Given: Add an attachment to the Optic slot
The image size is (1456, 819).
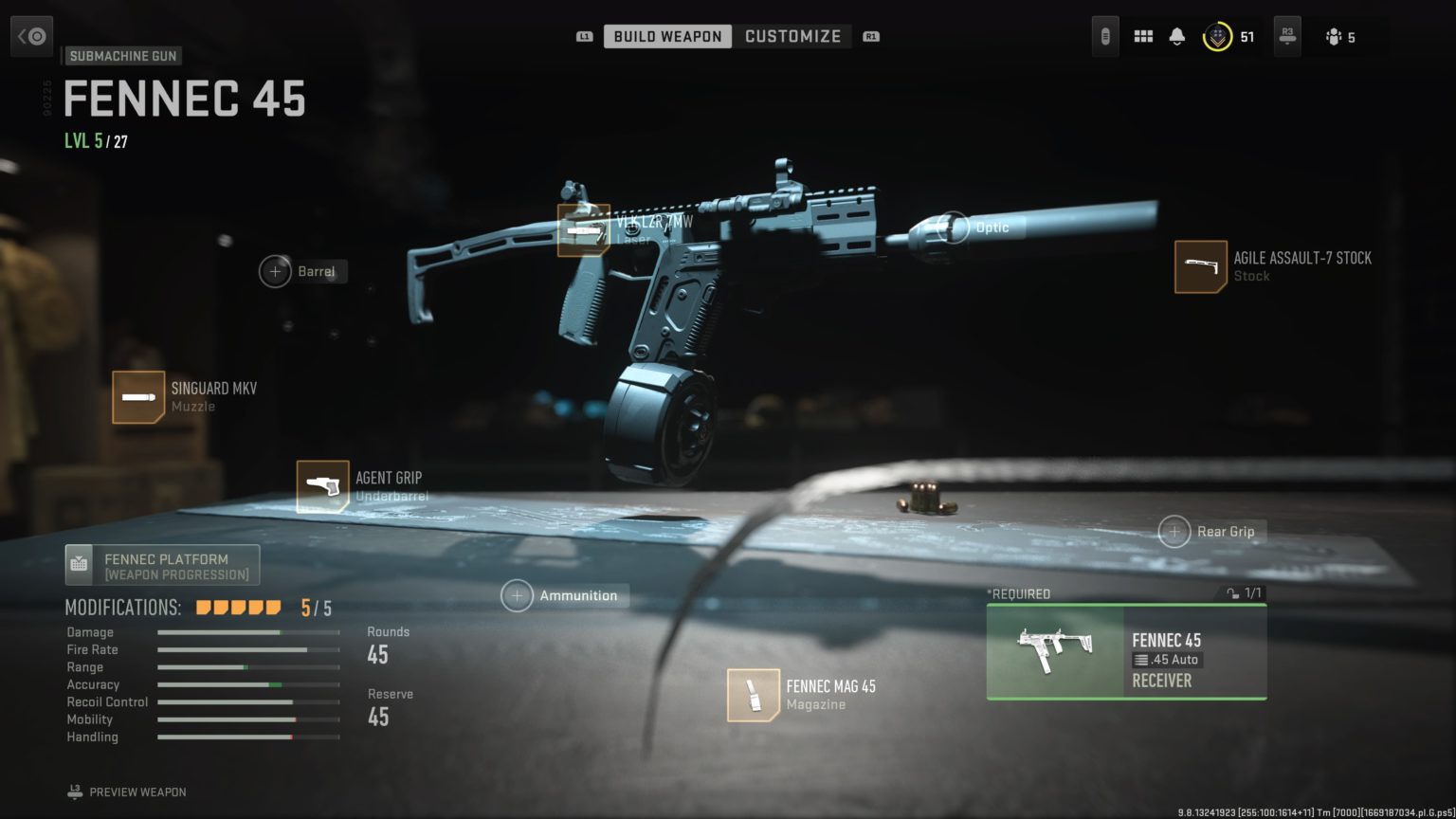Looking at the screenshot, I should click(954, 227).
